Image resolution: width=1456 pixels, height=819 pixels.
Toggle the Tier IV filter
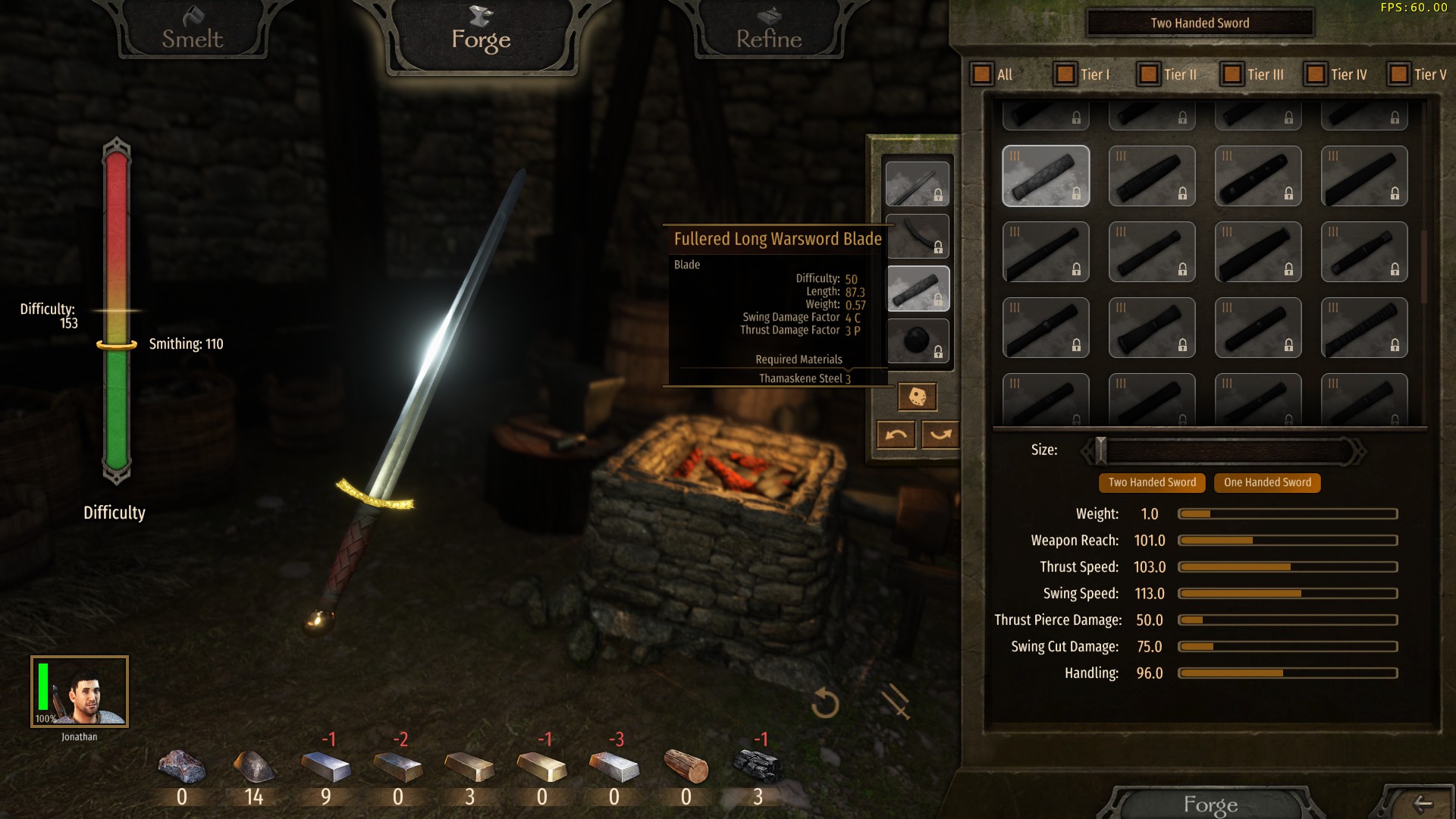(1316, 74)
